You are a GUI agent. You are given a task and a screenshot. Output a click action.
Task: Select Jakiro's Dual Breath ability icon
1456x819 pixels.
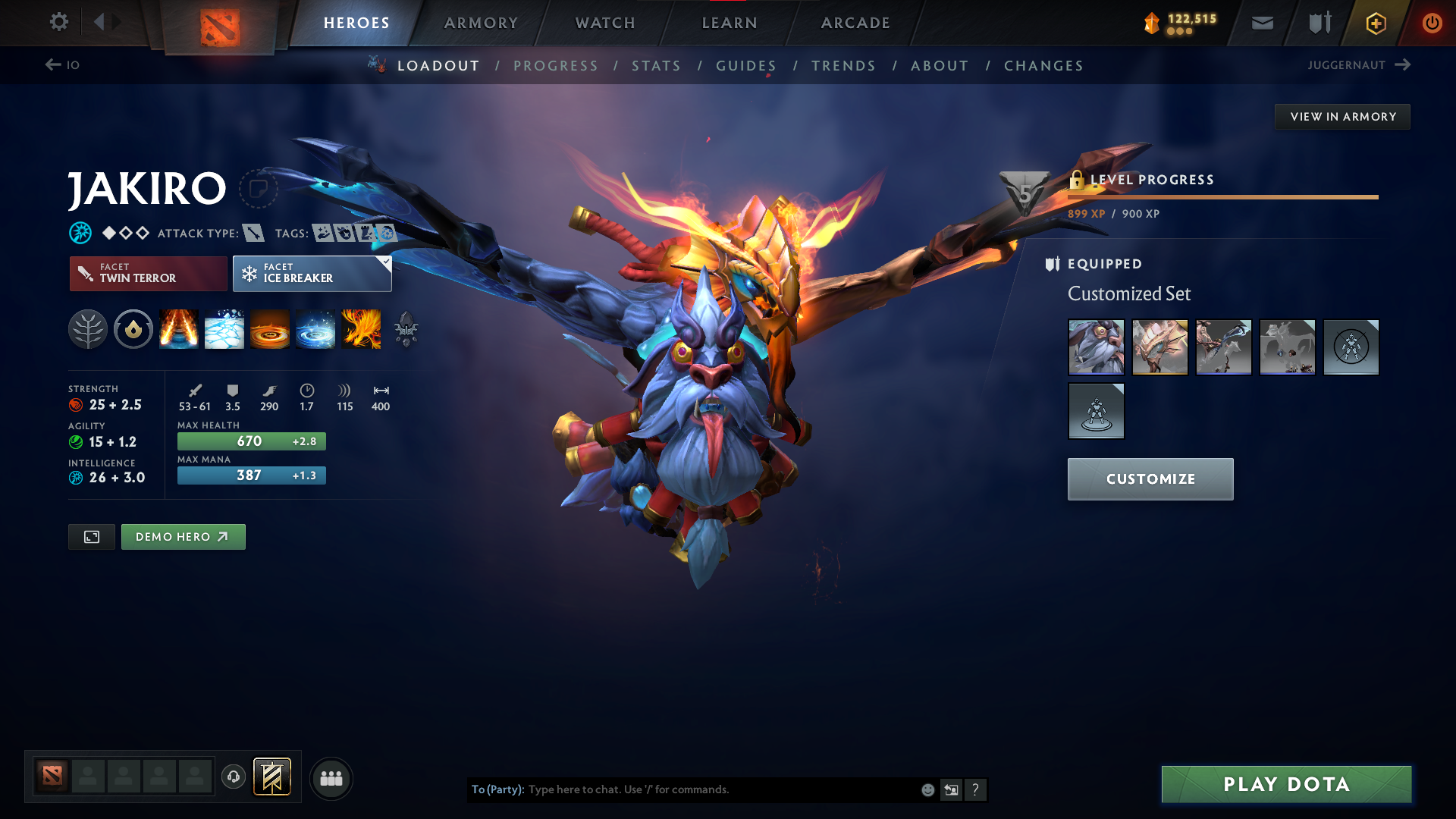tap(178, 329)
